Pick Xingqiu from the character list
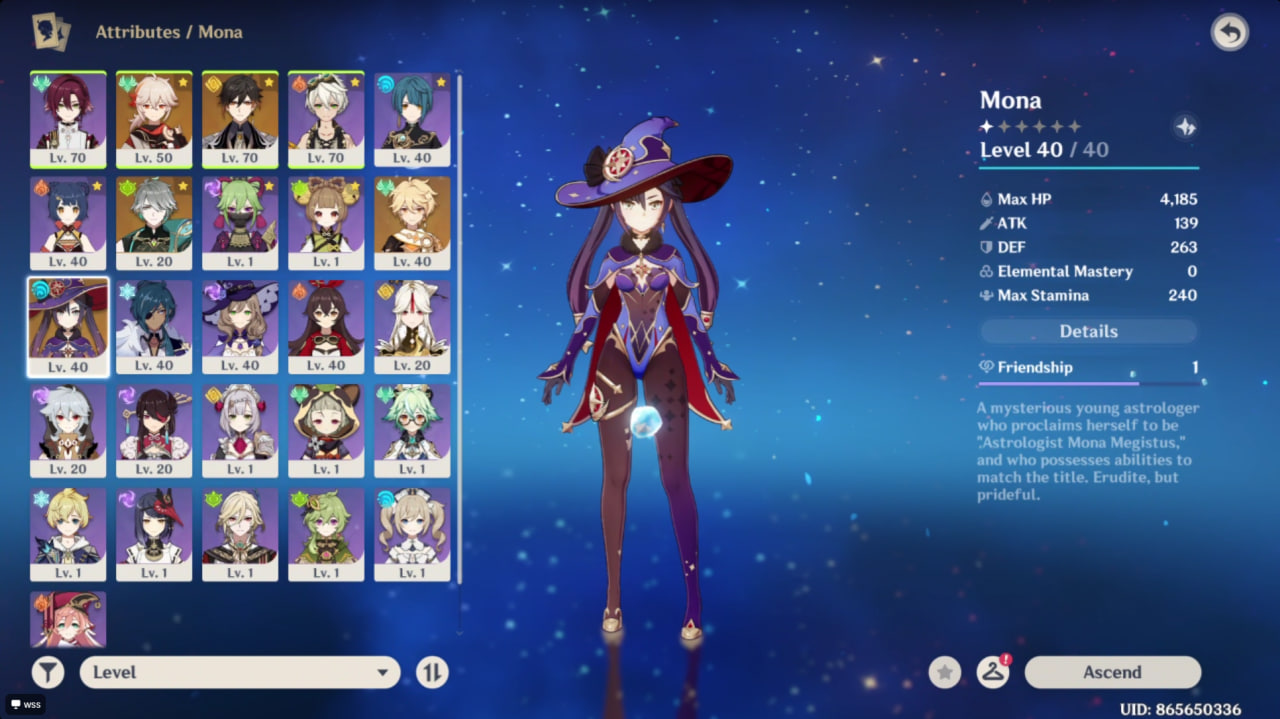 tap(412, 118)
